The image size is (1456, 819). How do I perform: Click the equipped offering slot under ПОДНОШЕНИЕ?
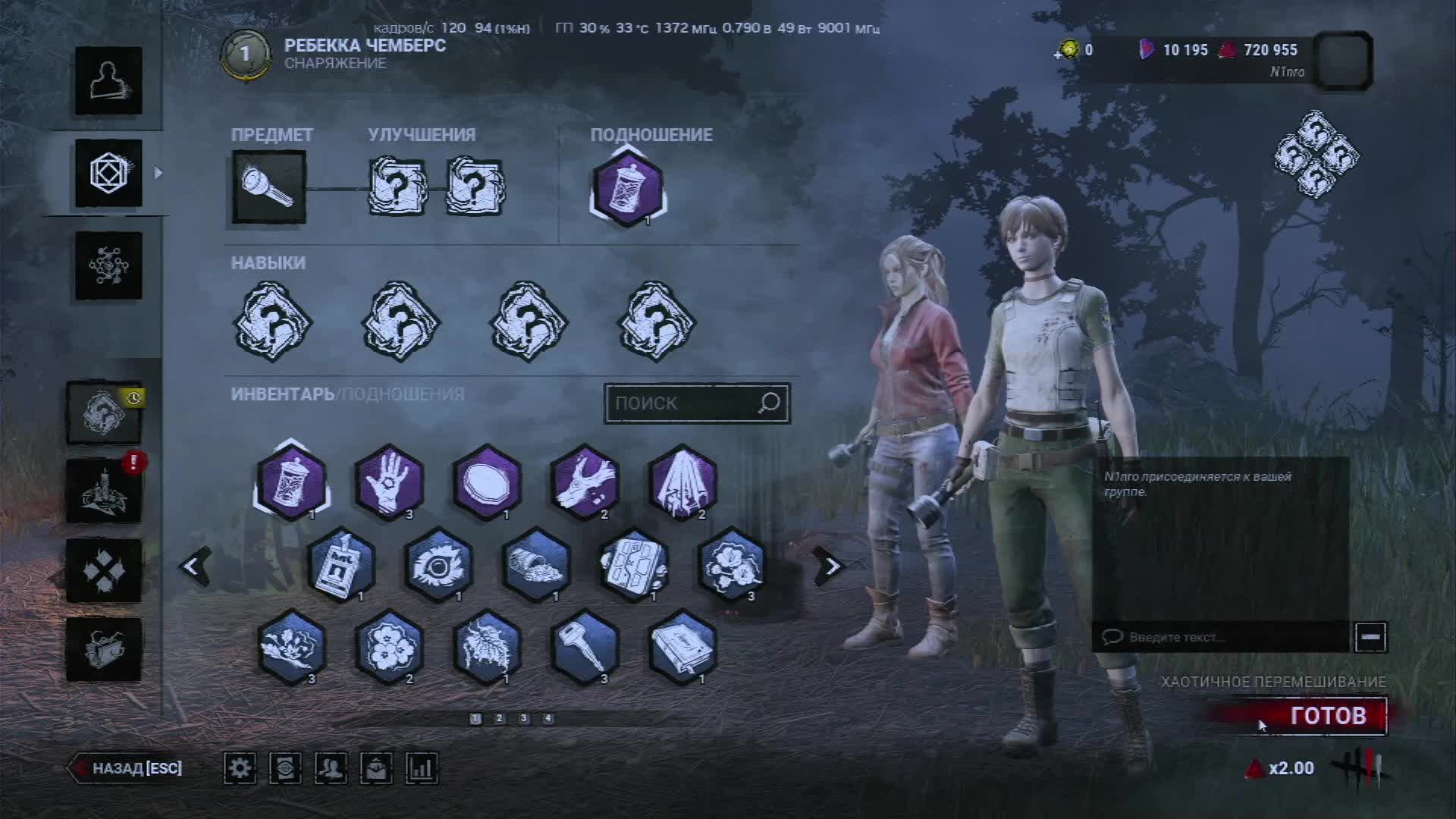point(628,189)
